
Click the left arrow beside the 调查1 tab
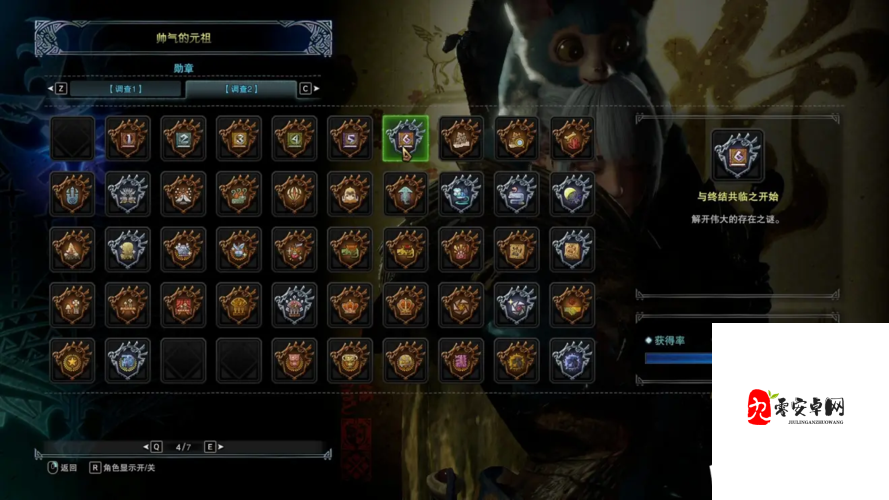click(x=50, y=88)
